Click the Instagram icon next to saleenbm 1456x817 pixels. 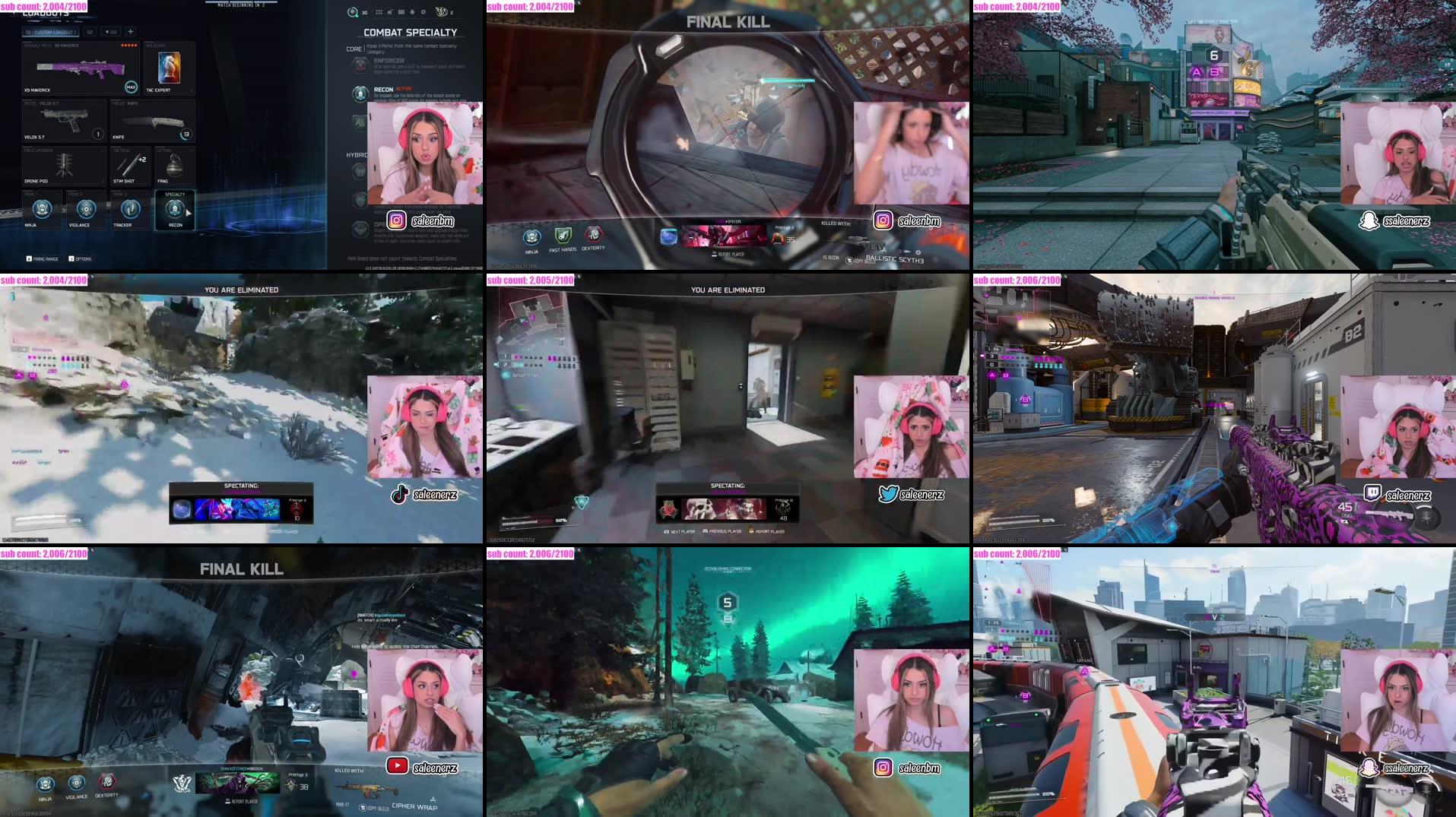click(x=396, y=220)
